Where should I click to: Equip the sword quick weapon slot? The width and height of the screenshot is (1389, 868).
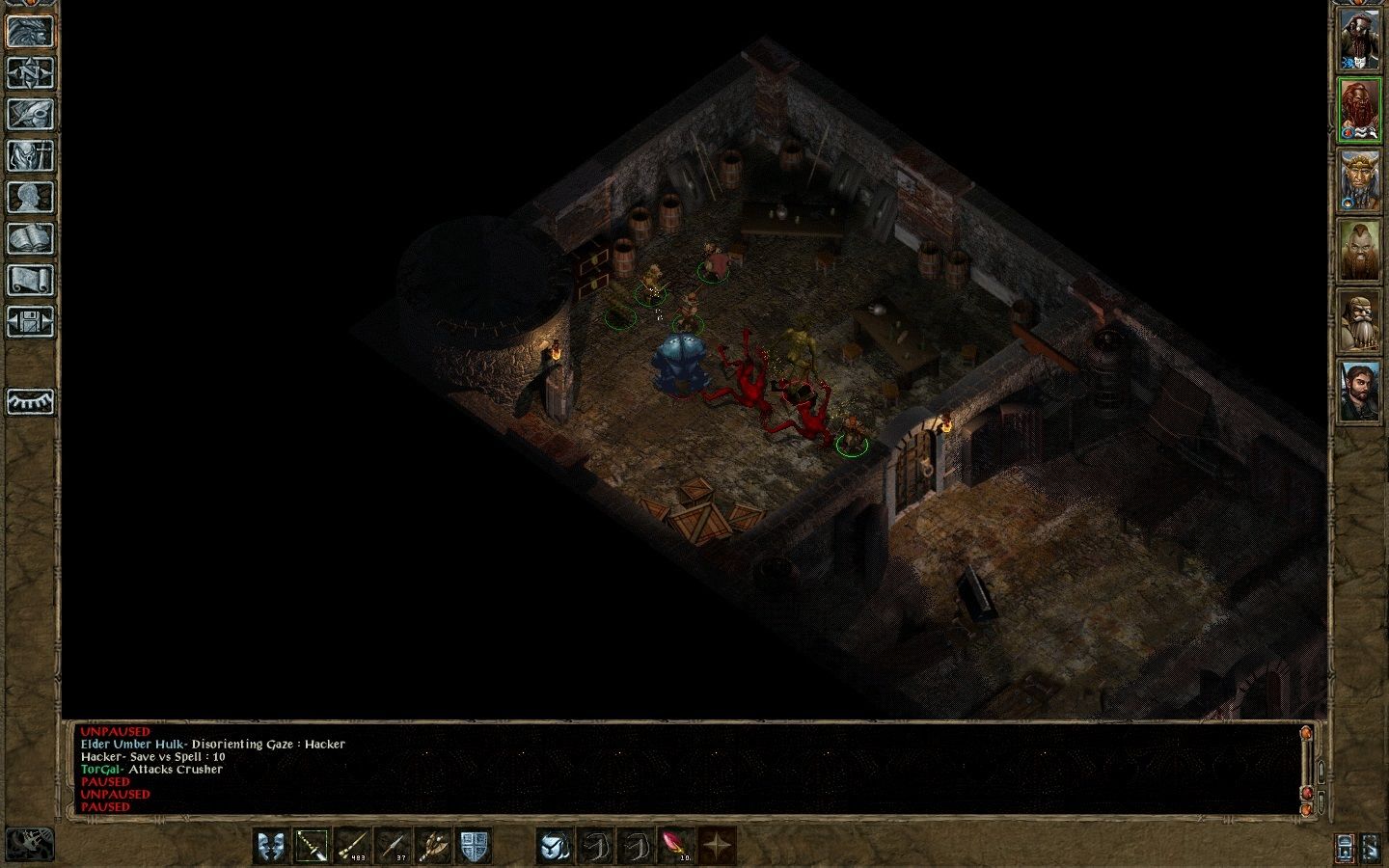pos(312,846)
